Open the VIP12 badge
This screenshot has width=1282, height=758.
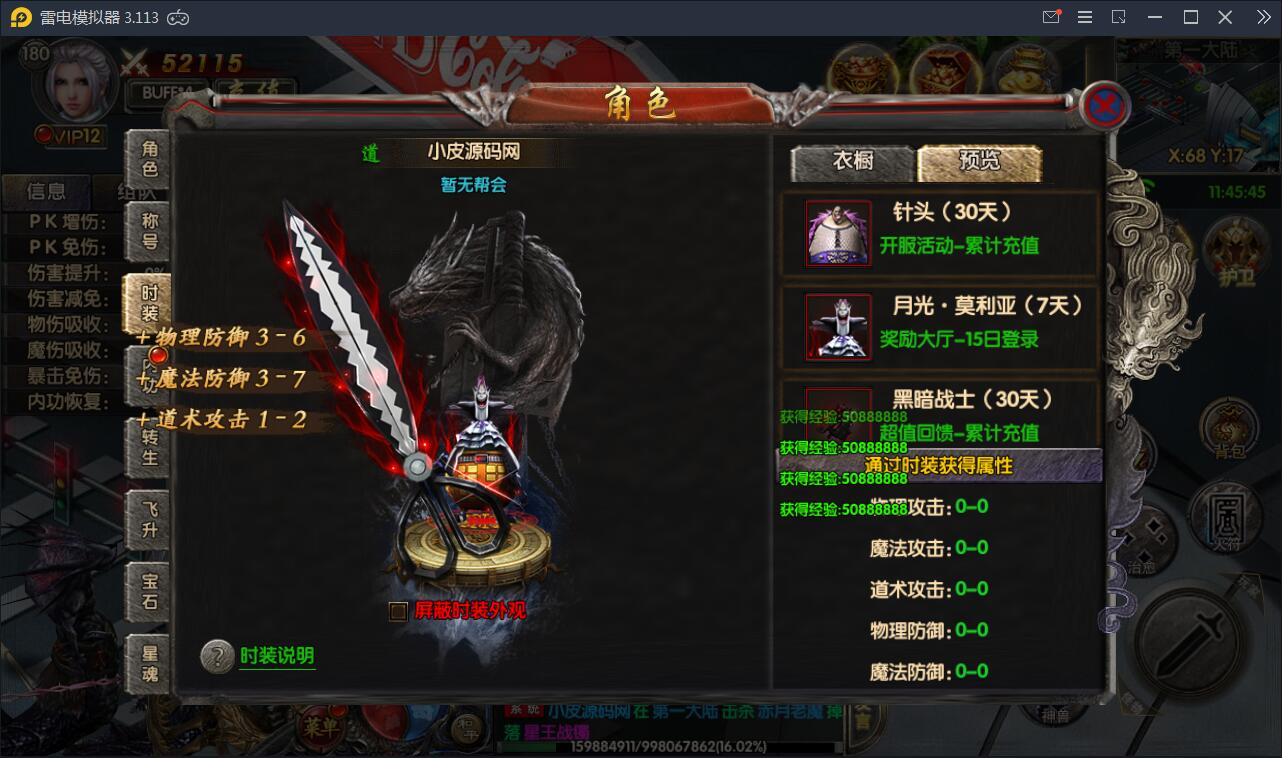click(67, 134)
